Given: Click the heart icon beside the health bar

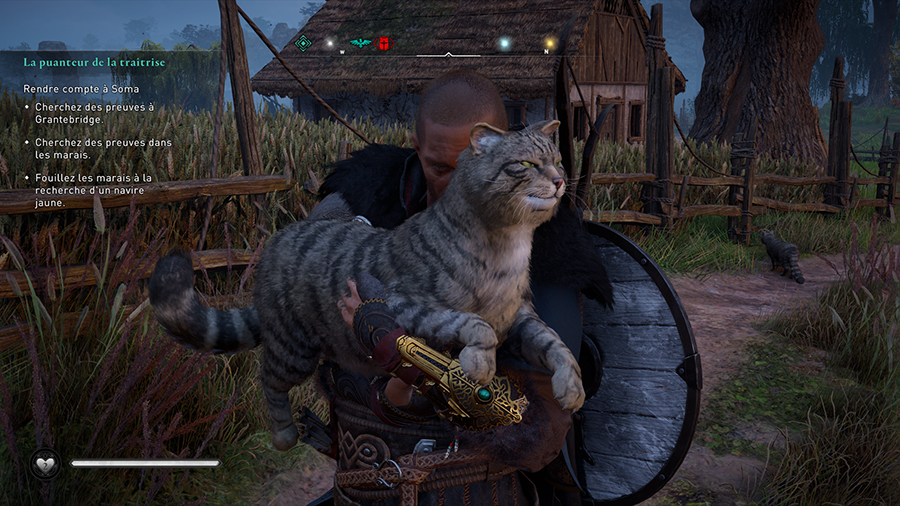Looking at the screenshot, I should click(45, 464).
